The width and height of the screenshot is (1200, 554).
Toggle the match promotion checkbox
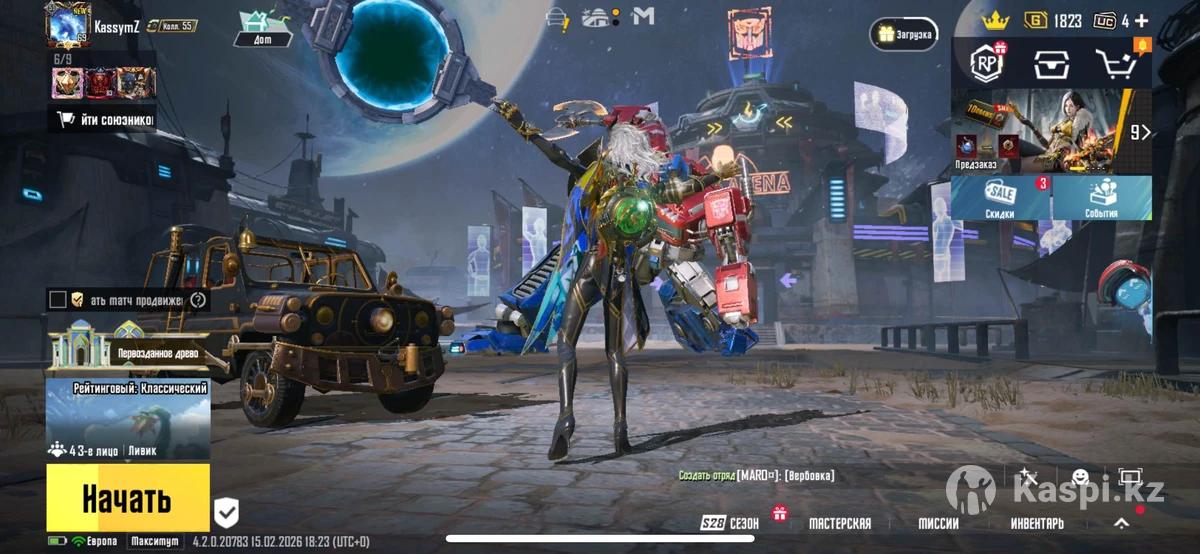(58, 300)
